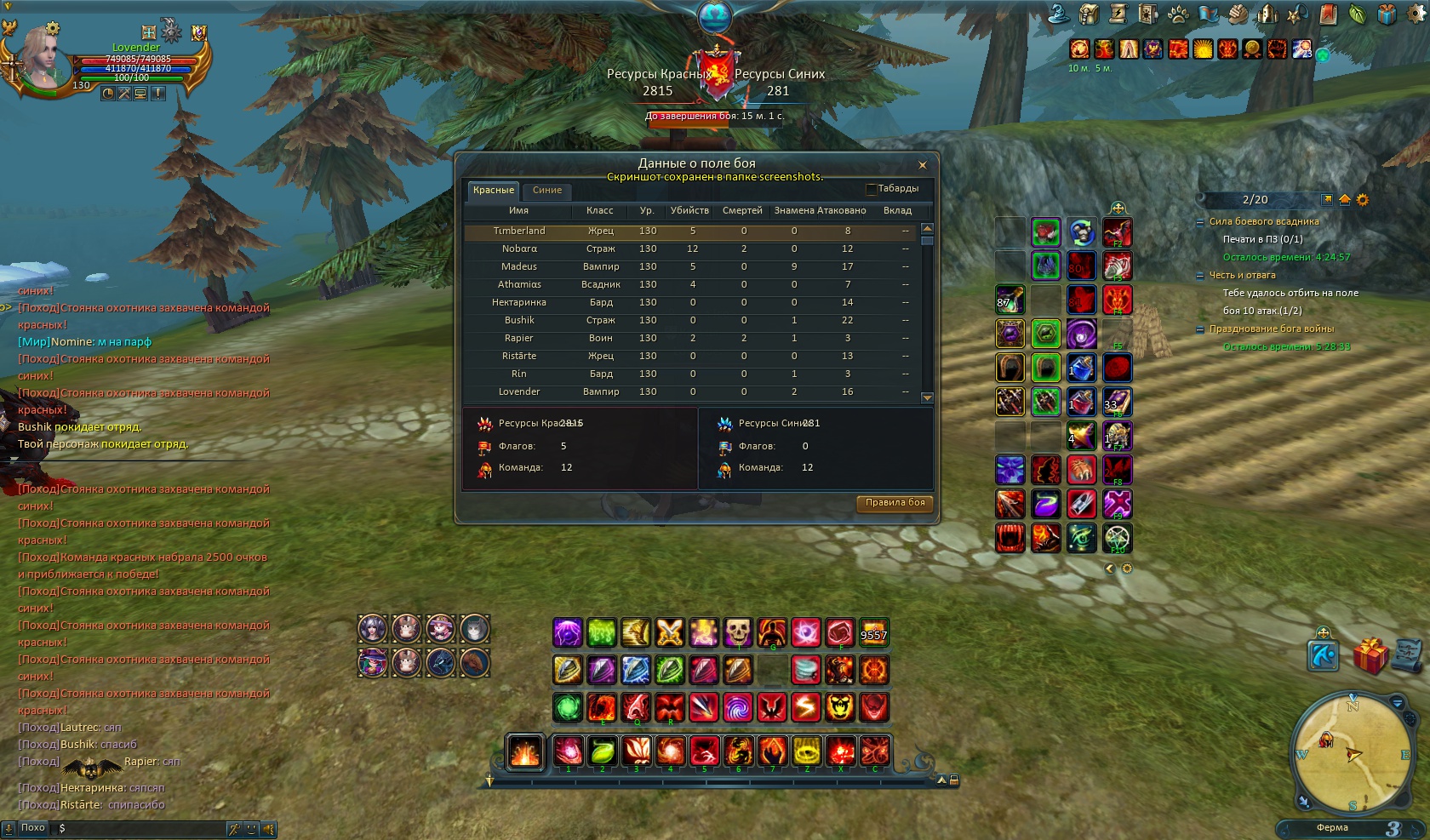Activate the green leaf skill on slot 2
Screen dimensions: 1430x840
click(x=603, y=751)
